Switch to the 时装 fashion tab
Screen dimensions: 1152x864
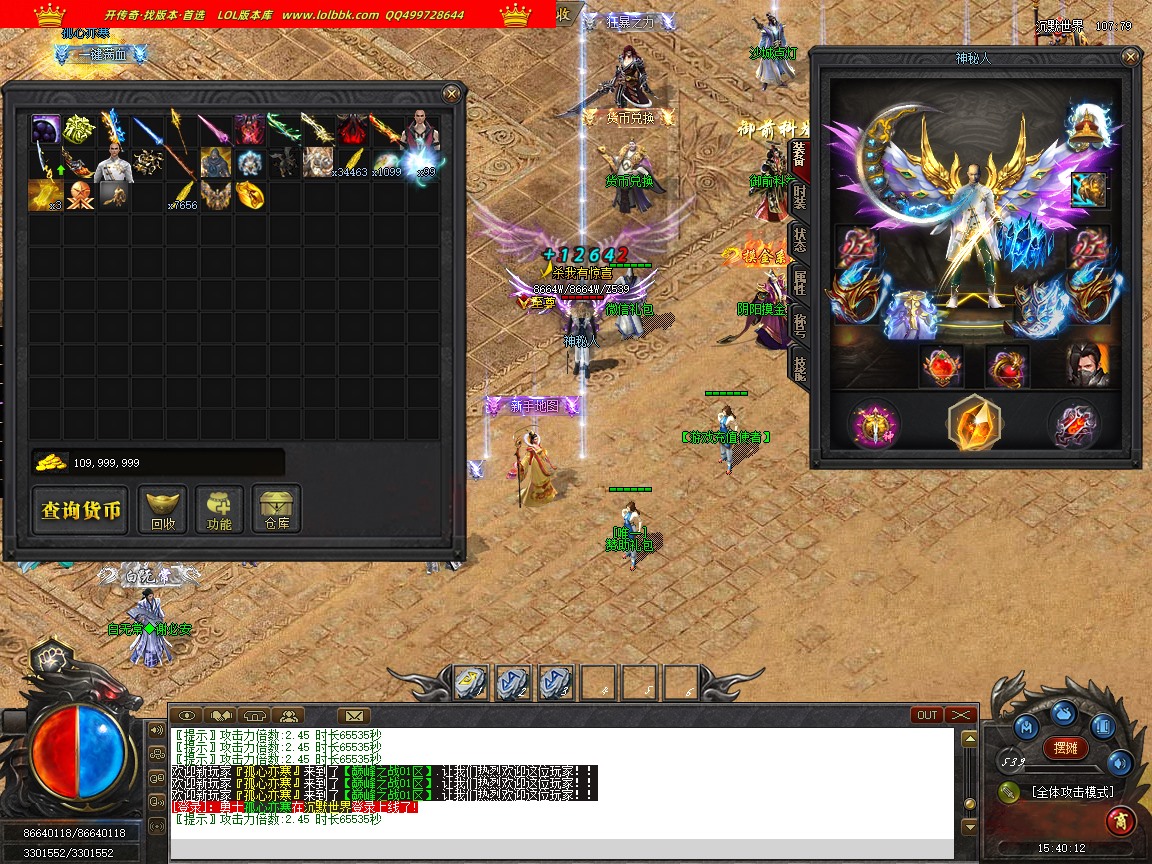[x=800, y=197]
